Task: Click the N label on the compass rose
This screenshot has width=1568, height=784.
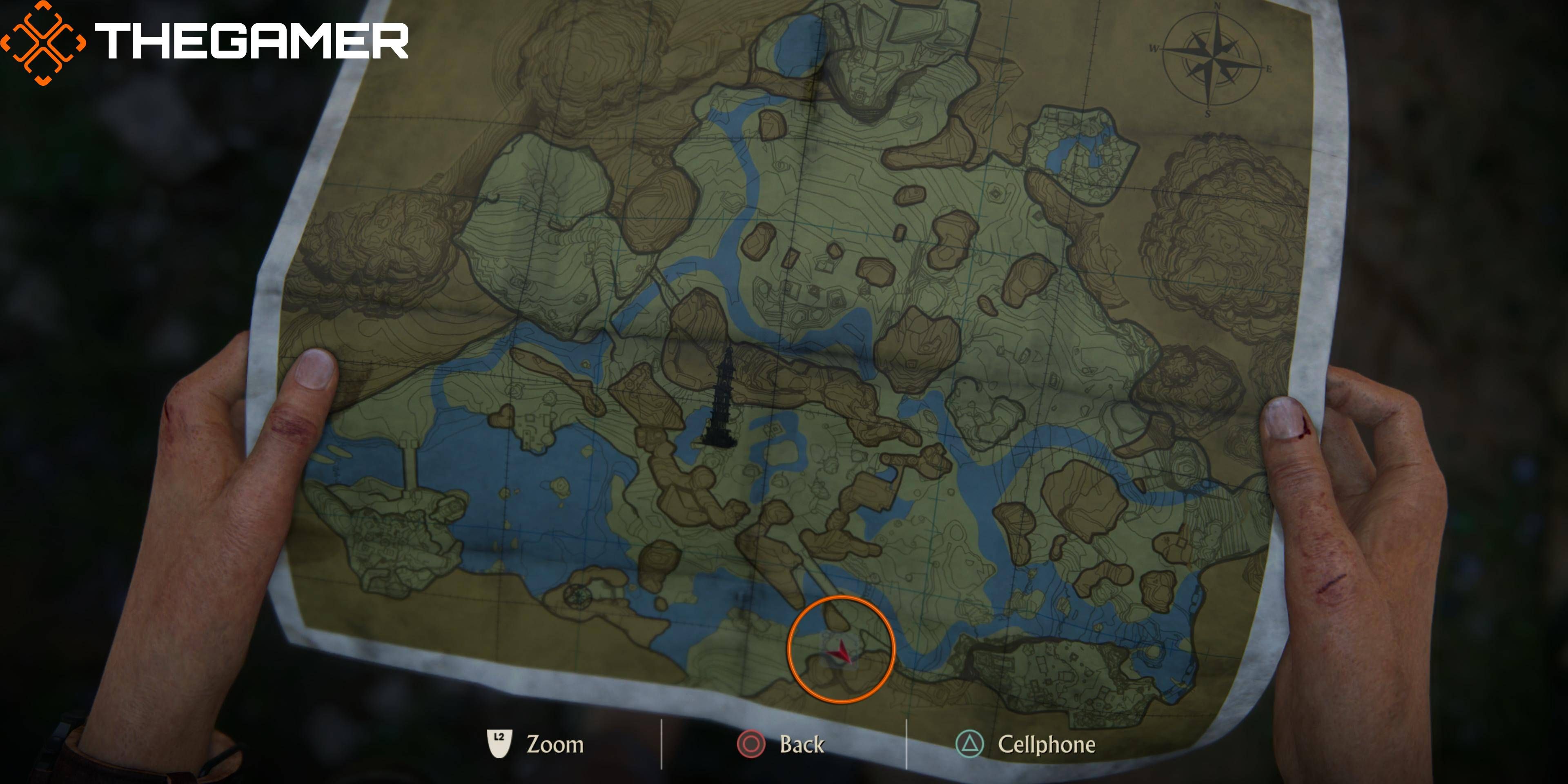Action: click(x=1218, y=6)
